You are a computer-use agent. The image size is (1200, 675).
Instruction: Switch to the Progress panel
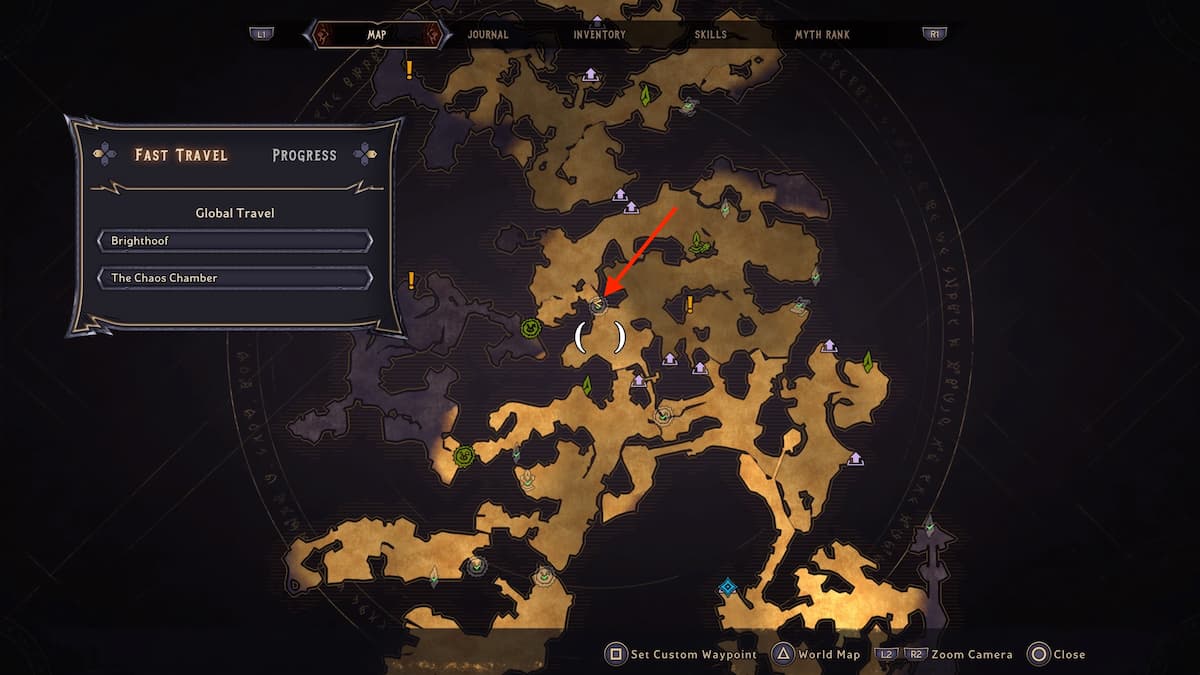click(304, 155)
